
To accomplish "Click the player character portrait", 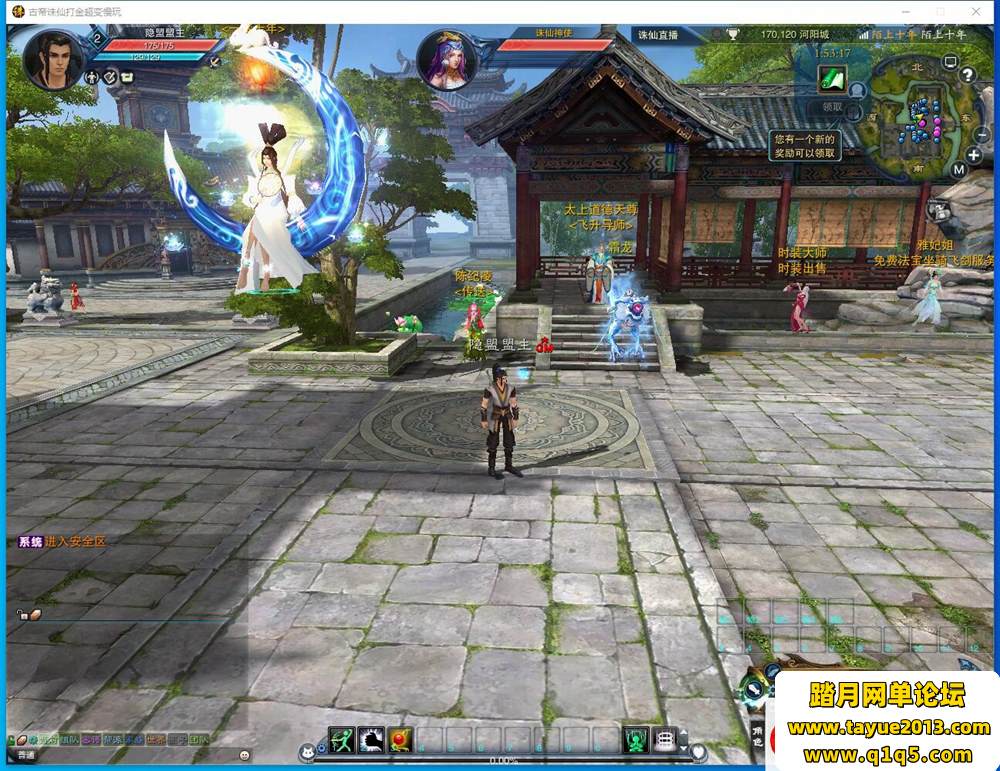I will [x=54, y=60].
